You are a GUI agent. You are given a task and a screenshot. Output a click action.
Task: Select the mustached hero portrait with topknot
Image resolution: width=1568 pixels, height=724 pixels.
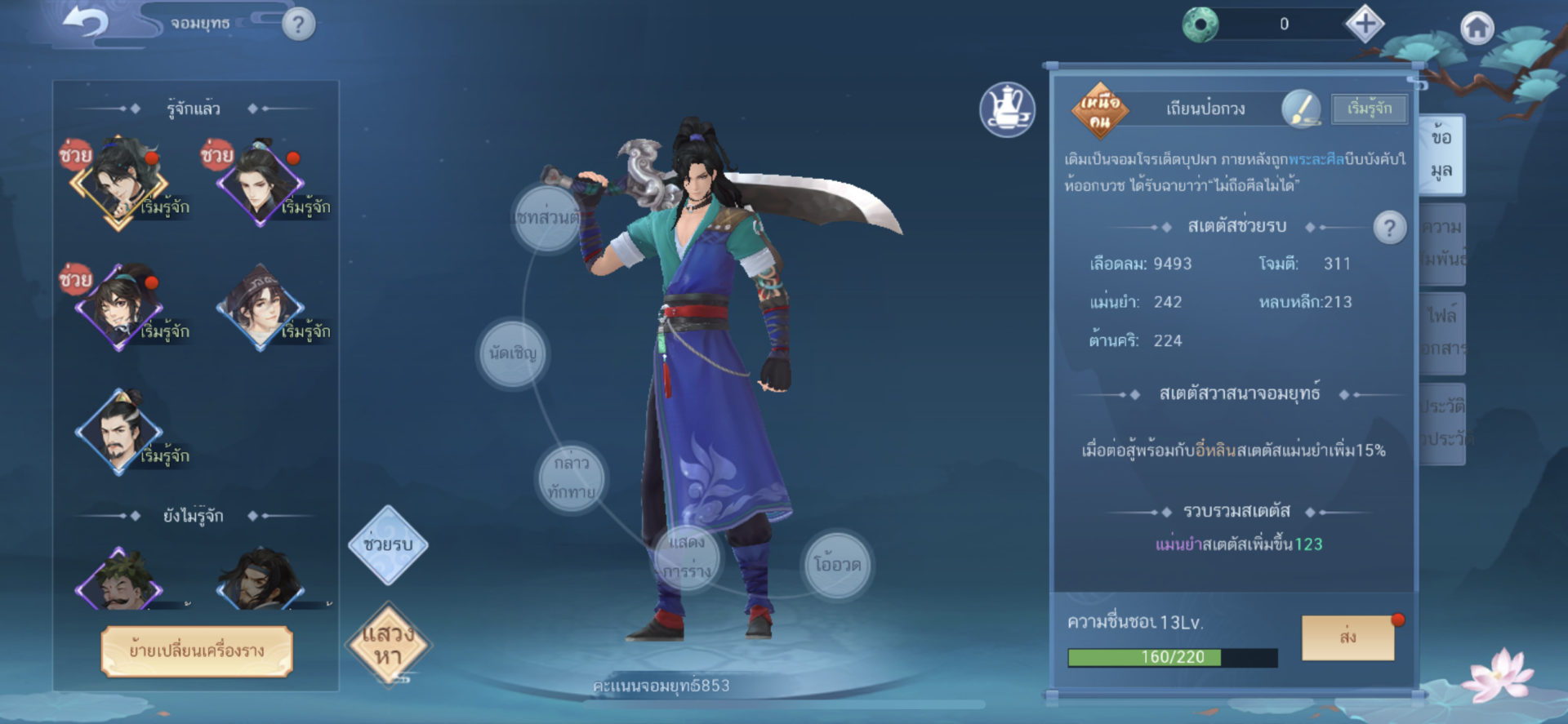click(119, 430)
